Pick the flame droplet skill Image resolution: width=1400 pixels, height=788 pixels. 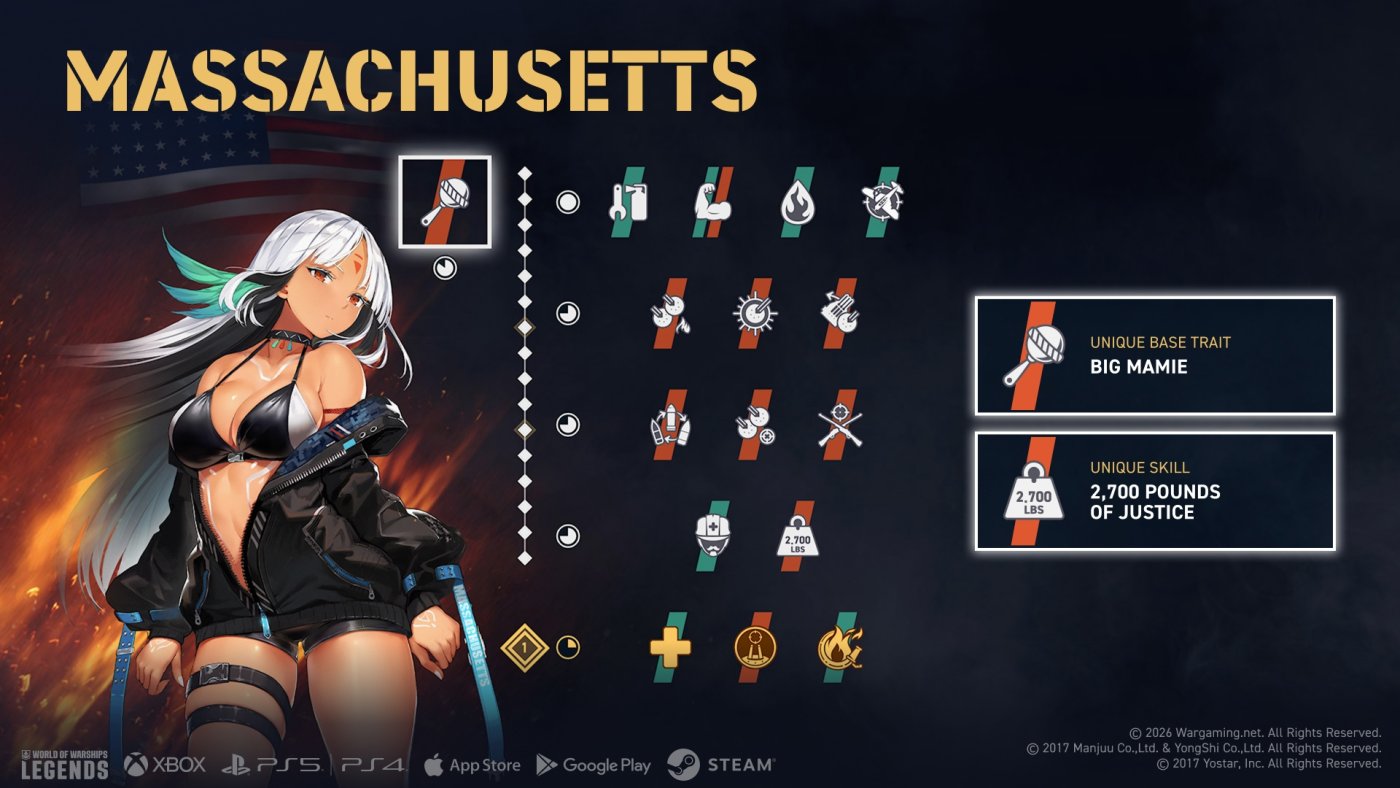coord(797,202)
